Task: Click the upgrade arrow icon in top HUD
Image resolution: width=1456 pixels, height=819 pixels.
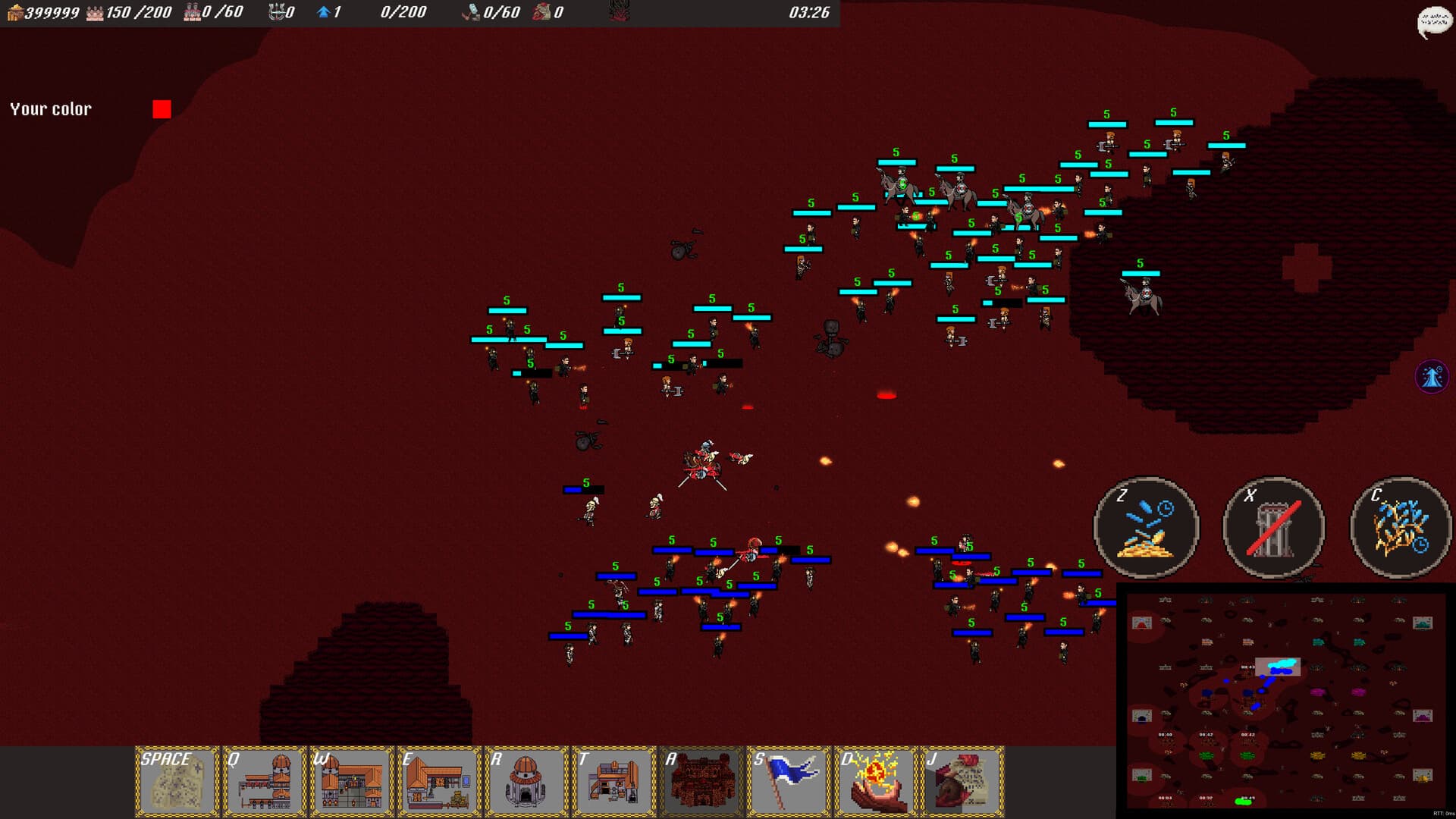Action: pos(322,12)
